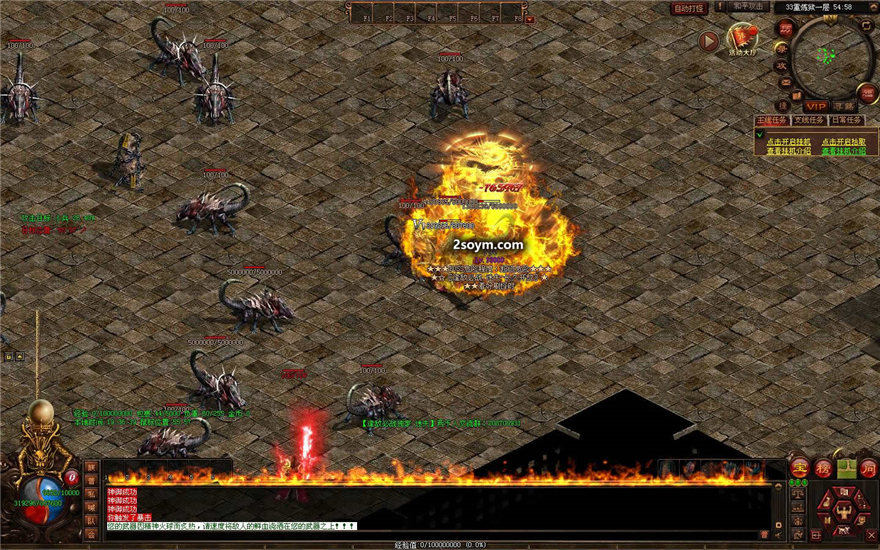Click the round play arrow button
This screenshot has width=880, height=550.
coord(709,41)
